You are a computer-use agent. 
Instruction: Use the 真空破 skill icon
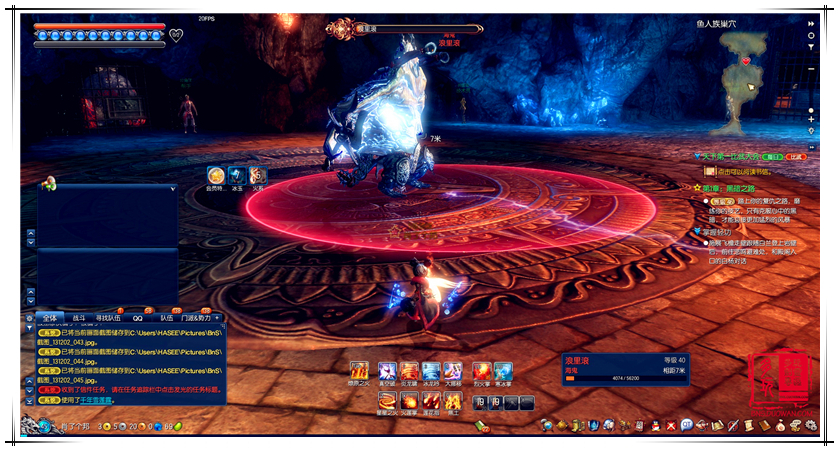pos(386,371)
